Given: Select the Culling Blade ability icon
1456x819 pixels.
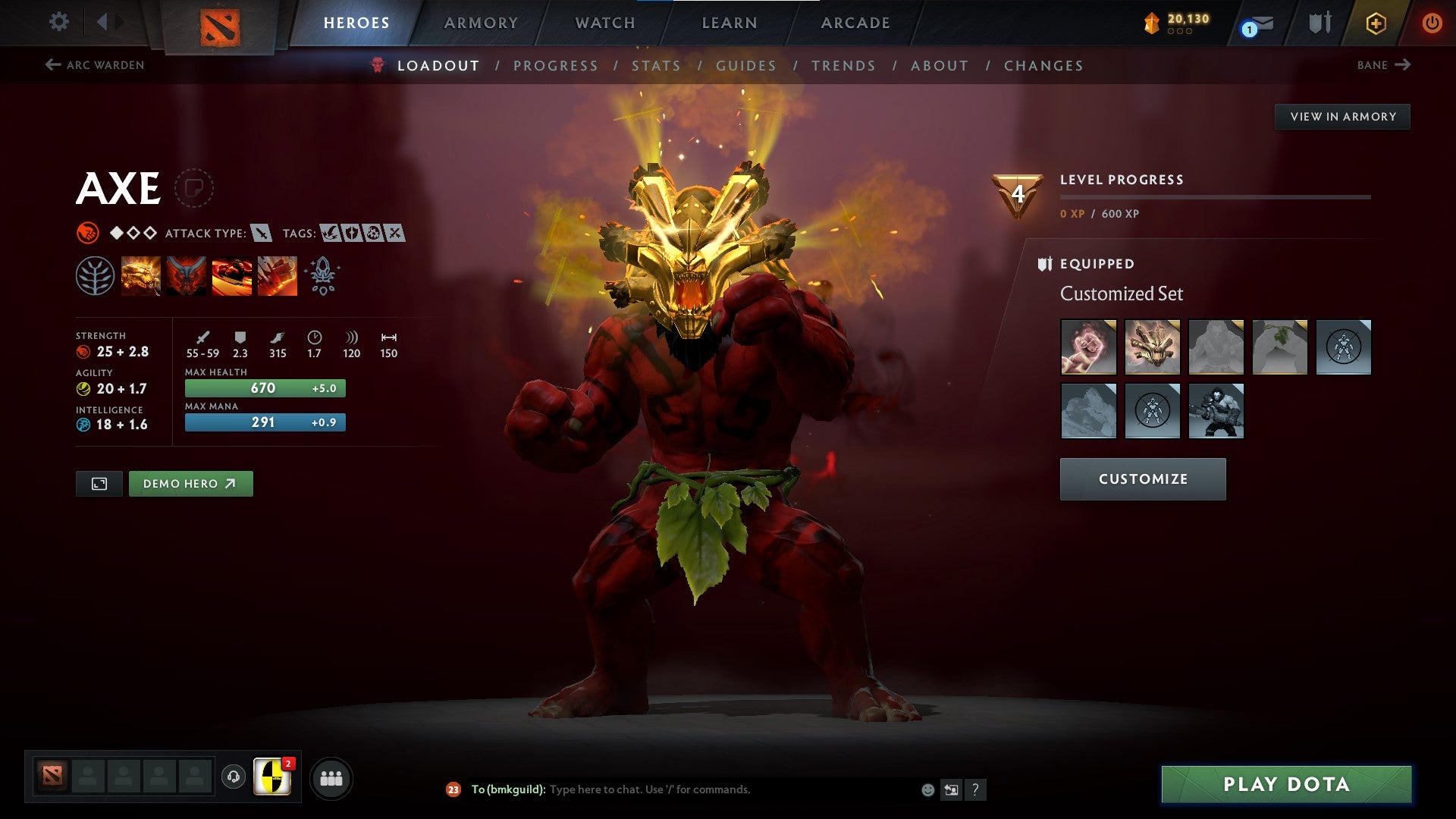Looking at the screenshot, I should point(277,275).
